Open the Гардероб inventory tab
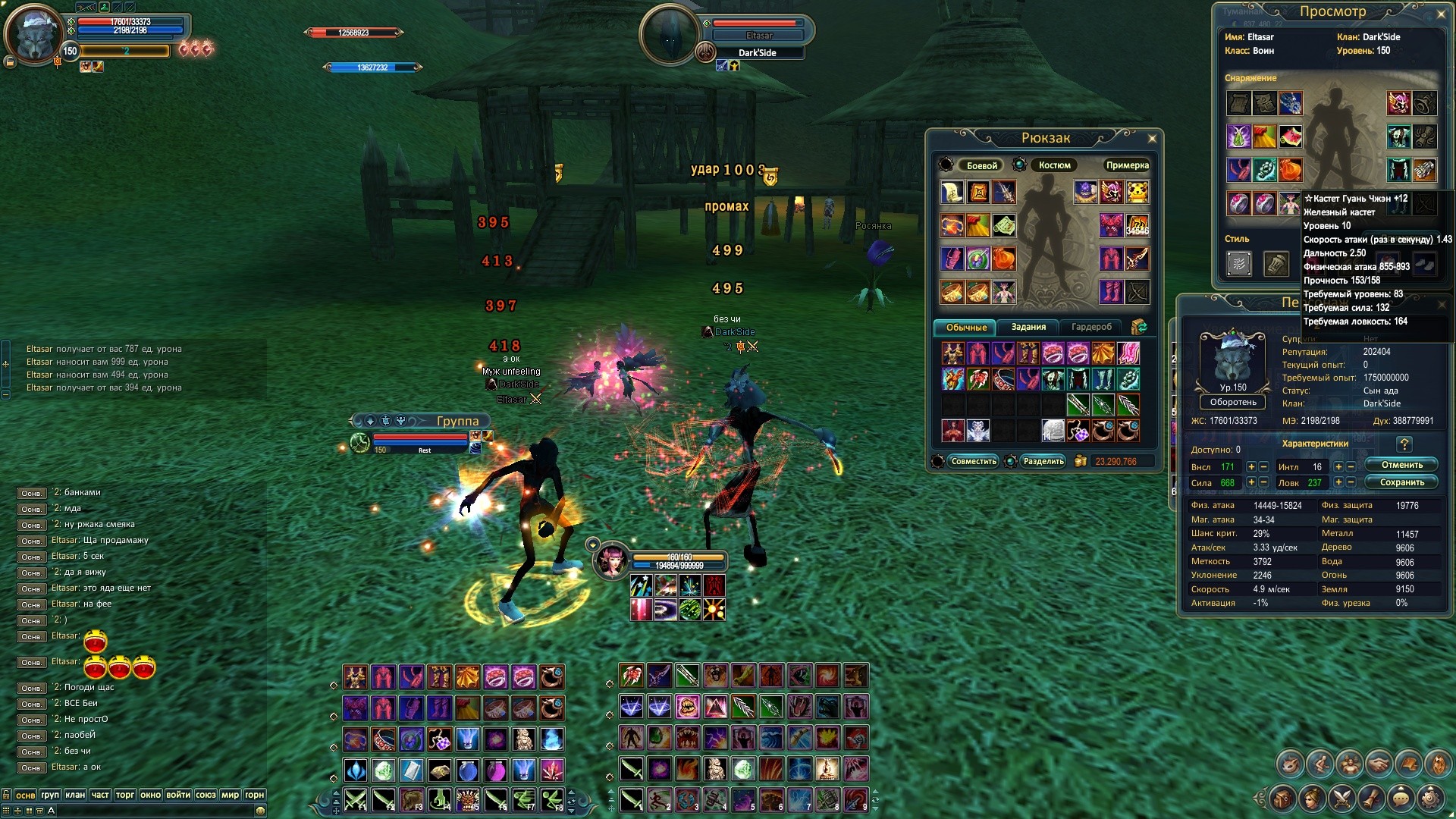The height and width of the screenshot is (819, 1456). click(1091, 327)
